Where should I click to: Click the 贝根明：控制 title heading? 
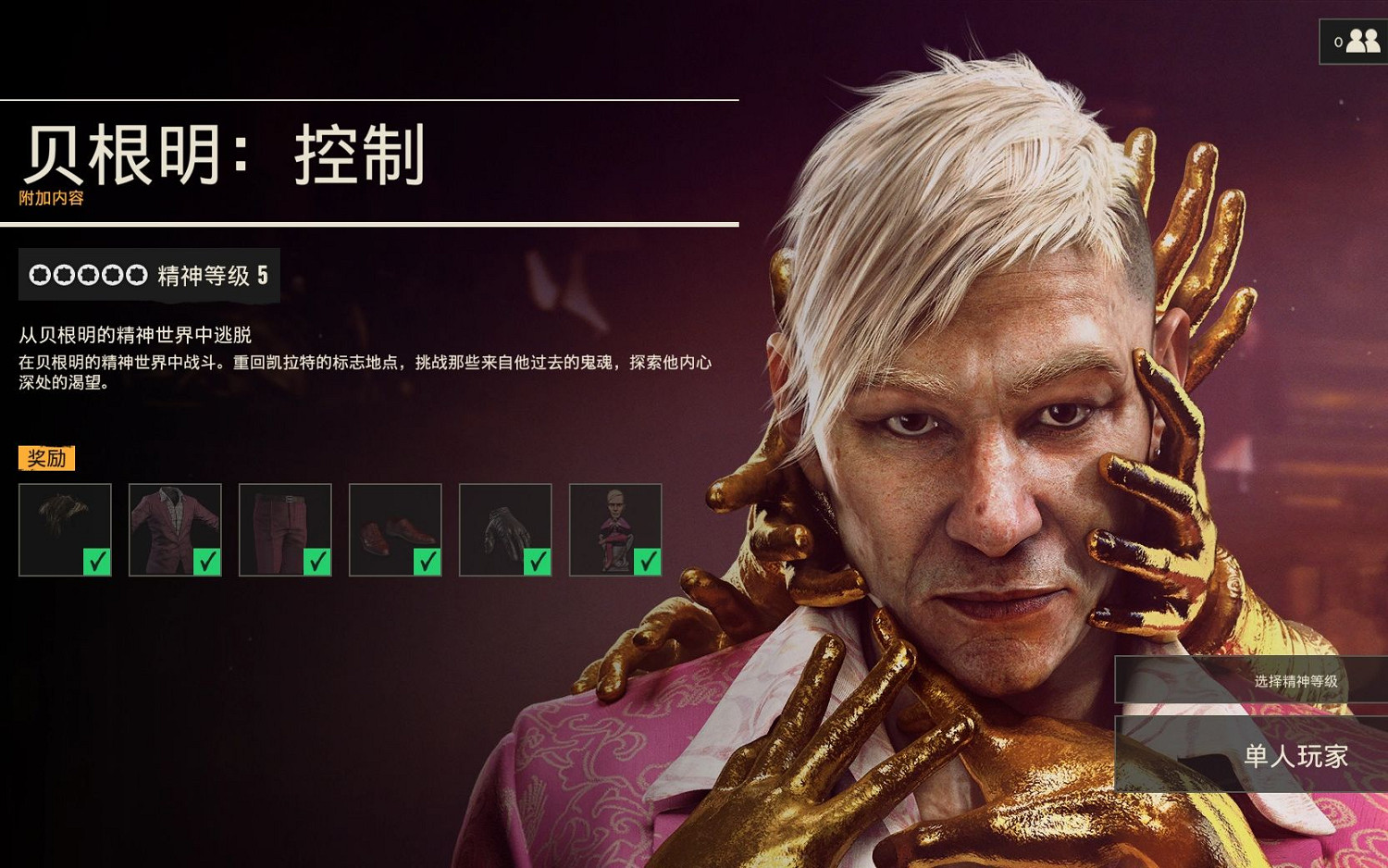tap(222, 154)
